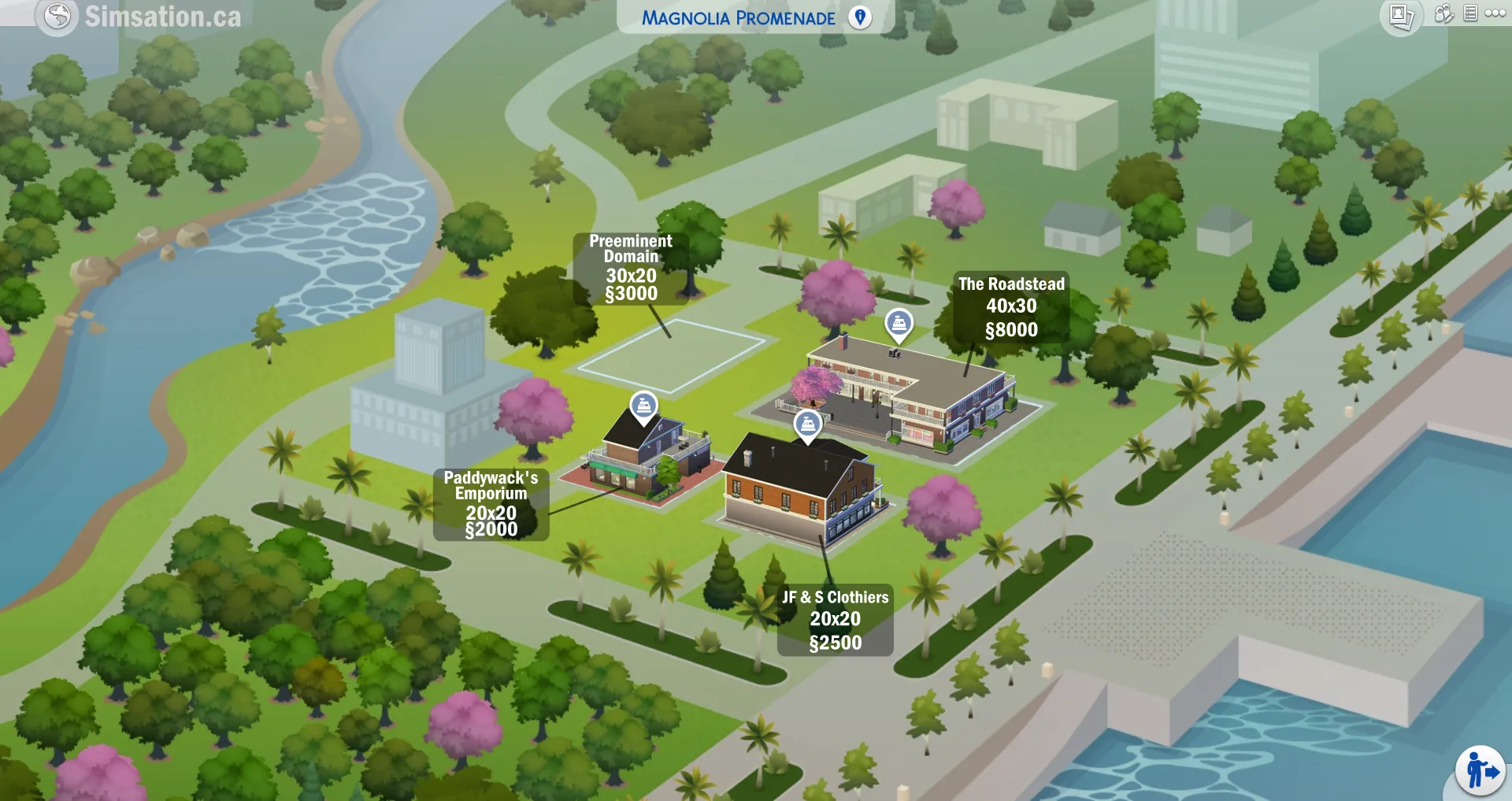
Task: Select the Preeminent Domain lot label
Action: [630, 269]
